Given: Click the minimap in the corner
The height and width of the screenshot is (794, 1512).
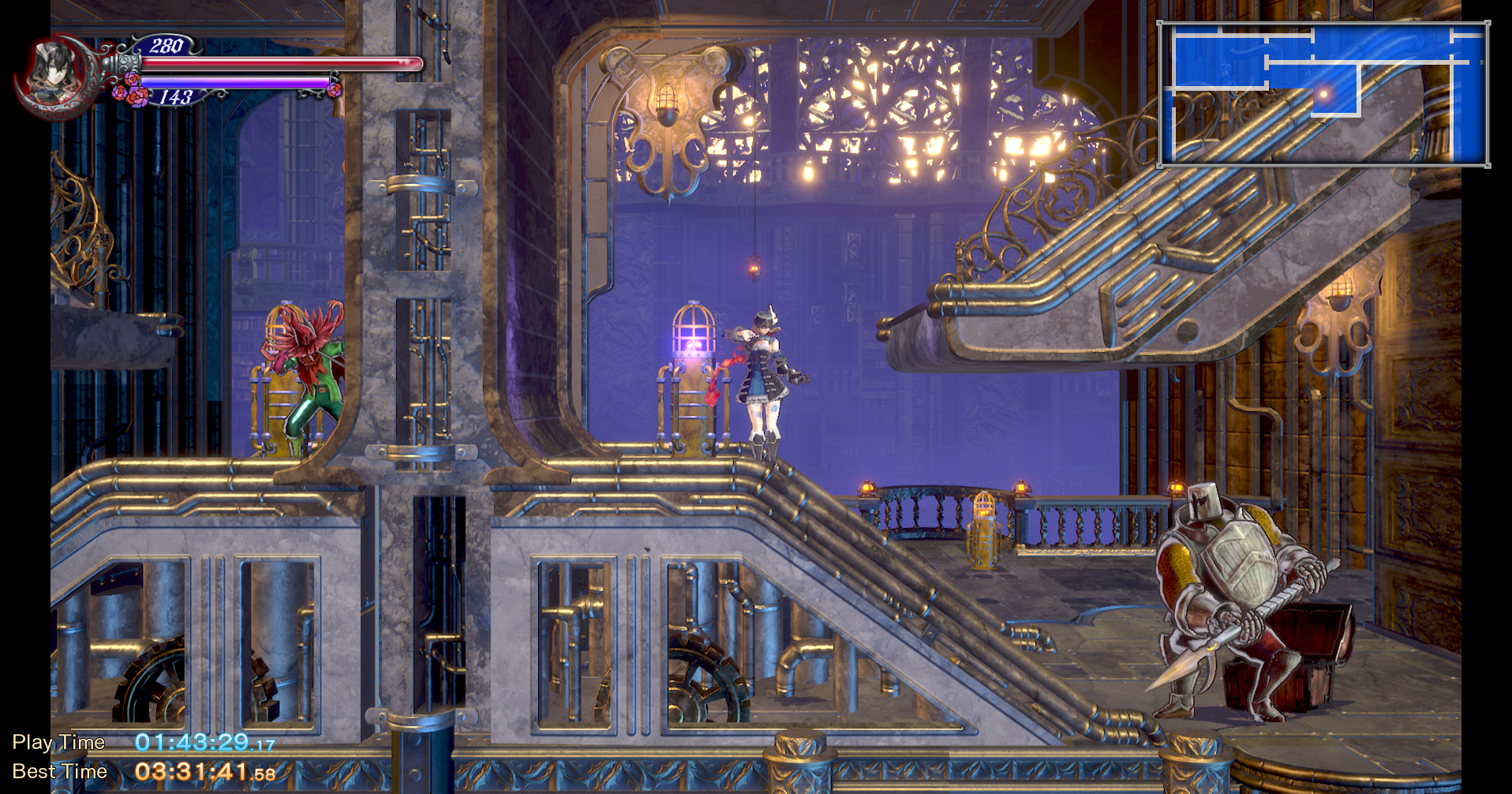Looking at the screenshot, I should coord(1323,94).
